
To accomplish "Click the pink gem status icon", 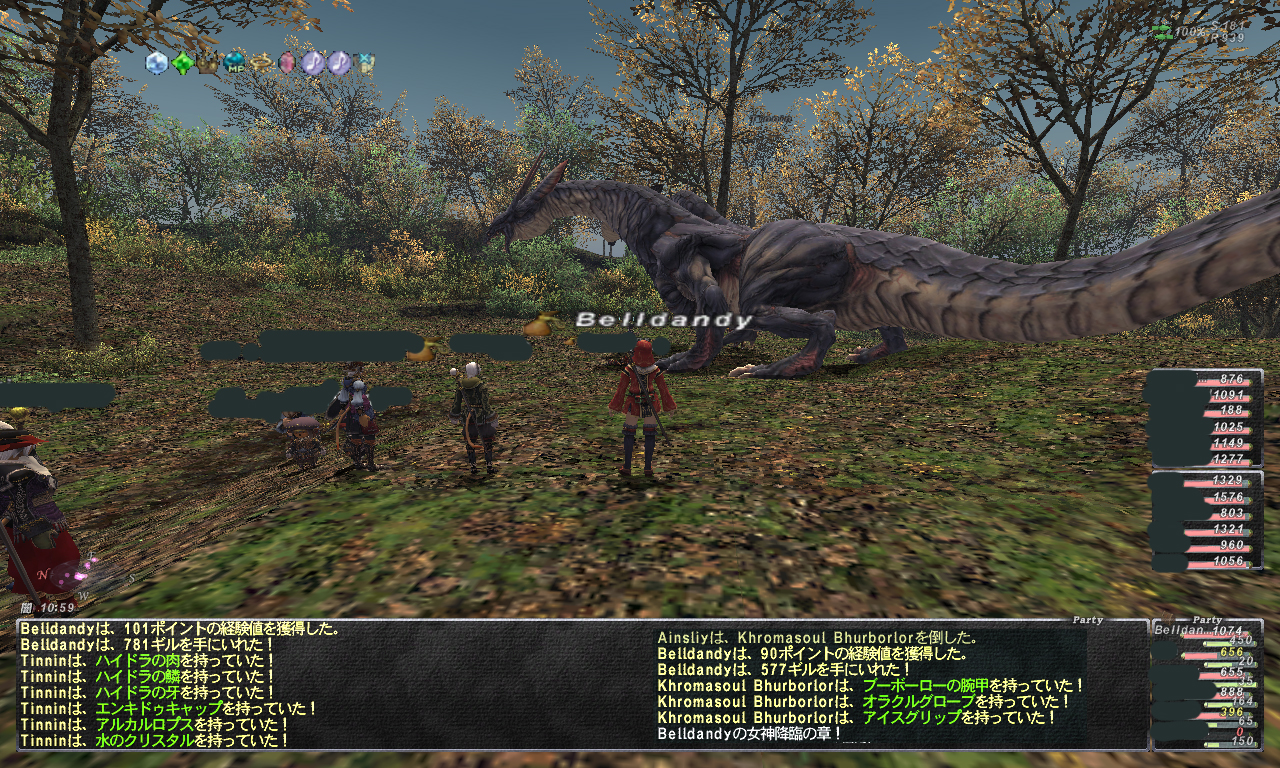I will [287, 64].
